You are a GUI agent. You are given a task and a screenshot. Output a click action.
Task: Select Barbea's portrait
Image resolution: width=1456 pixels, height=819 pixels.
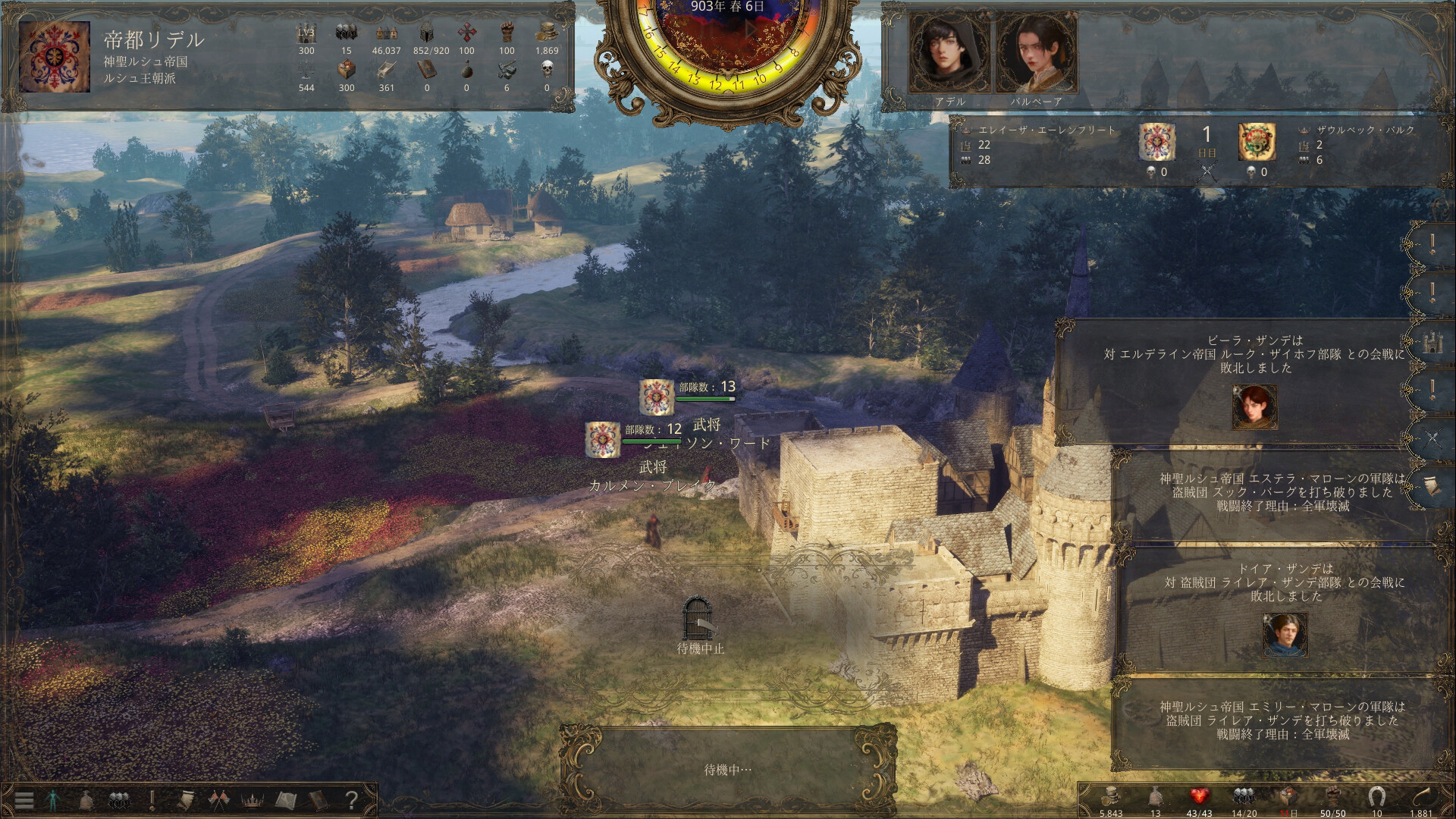tap(1035, 53)
